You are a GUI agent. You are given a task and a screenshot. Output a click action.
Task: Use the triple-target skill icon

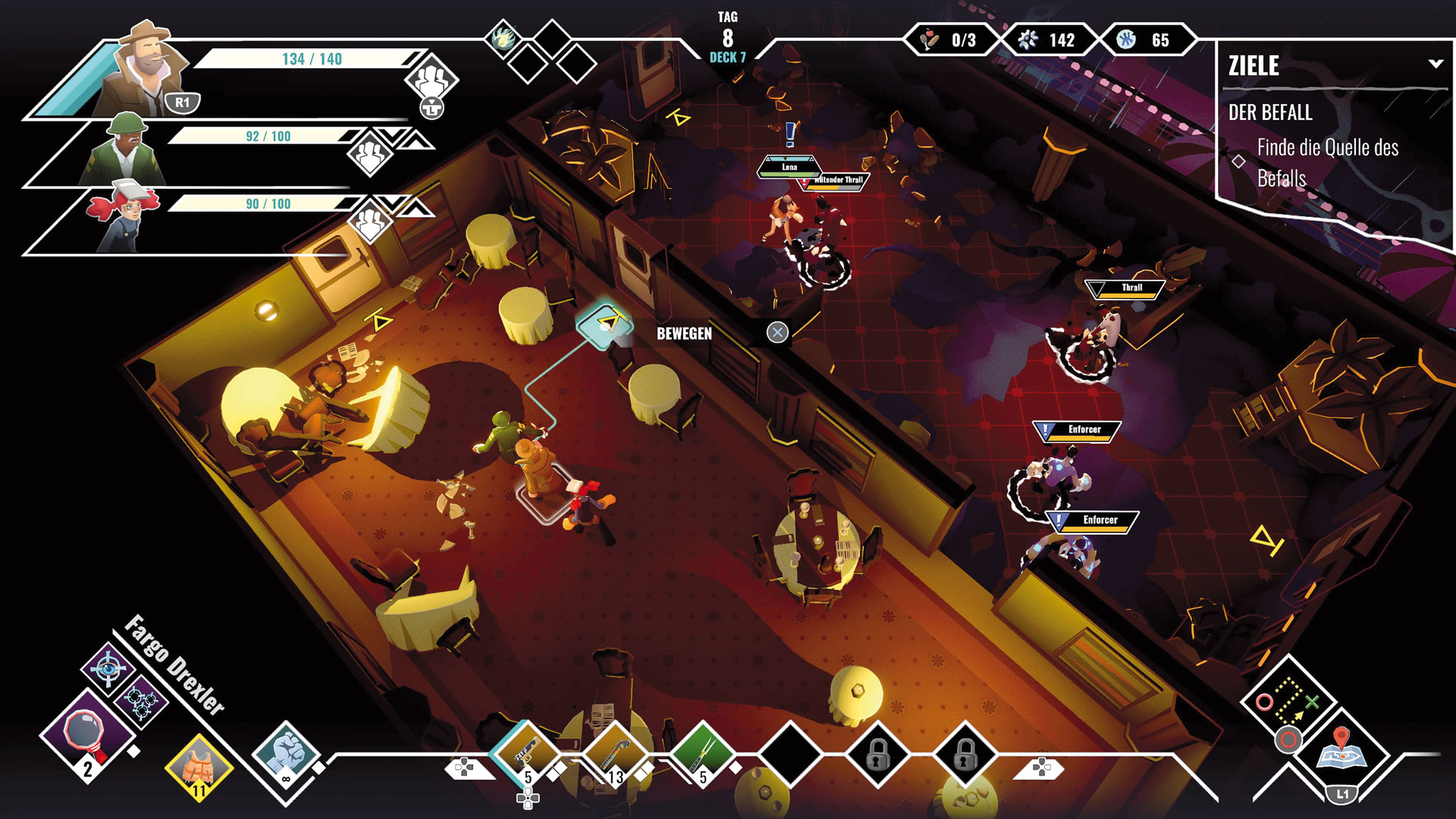tap(140, 701)
